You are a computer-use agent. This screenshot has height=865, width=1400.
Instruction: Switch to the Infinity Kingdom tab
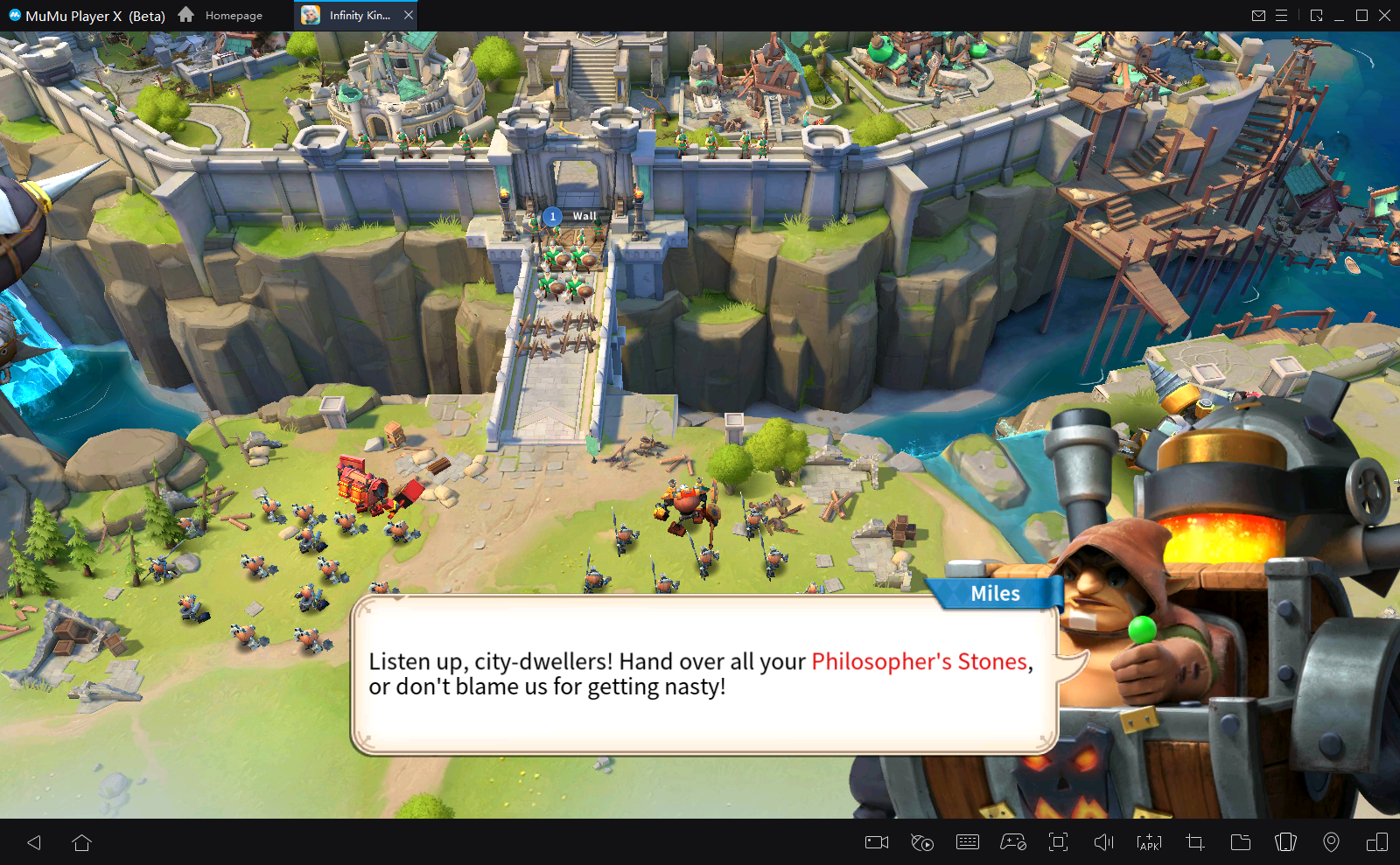point(353,14)
